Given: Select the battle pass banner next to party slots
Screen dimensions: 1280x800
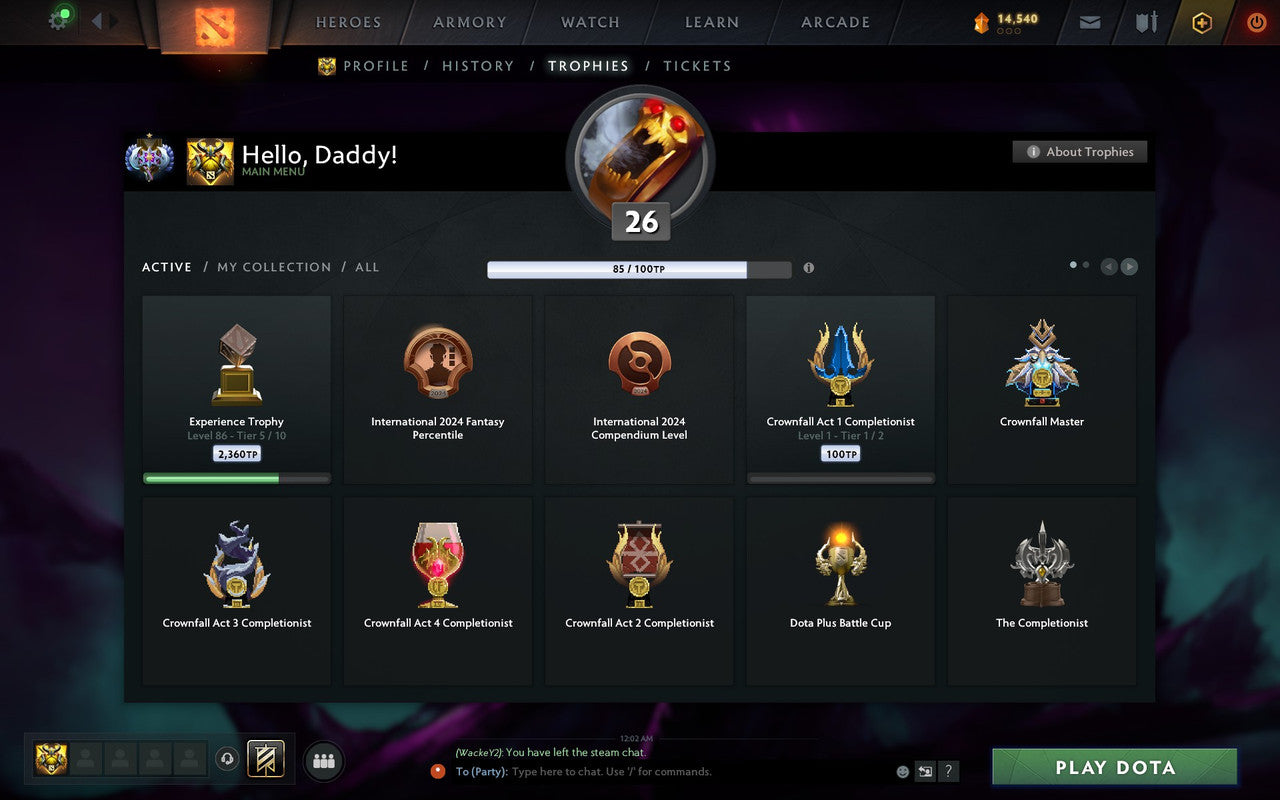Looking at the screenshot, I should [264, 759].
